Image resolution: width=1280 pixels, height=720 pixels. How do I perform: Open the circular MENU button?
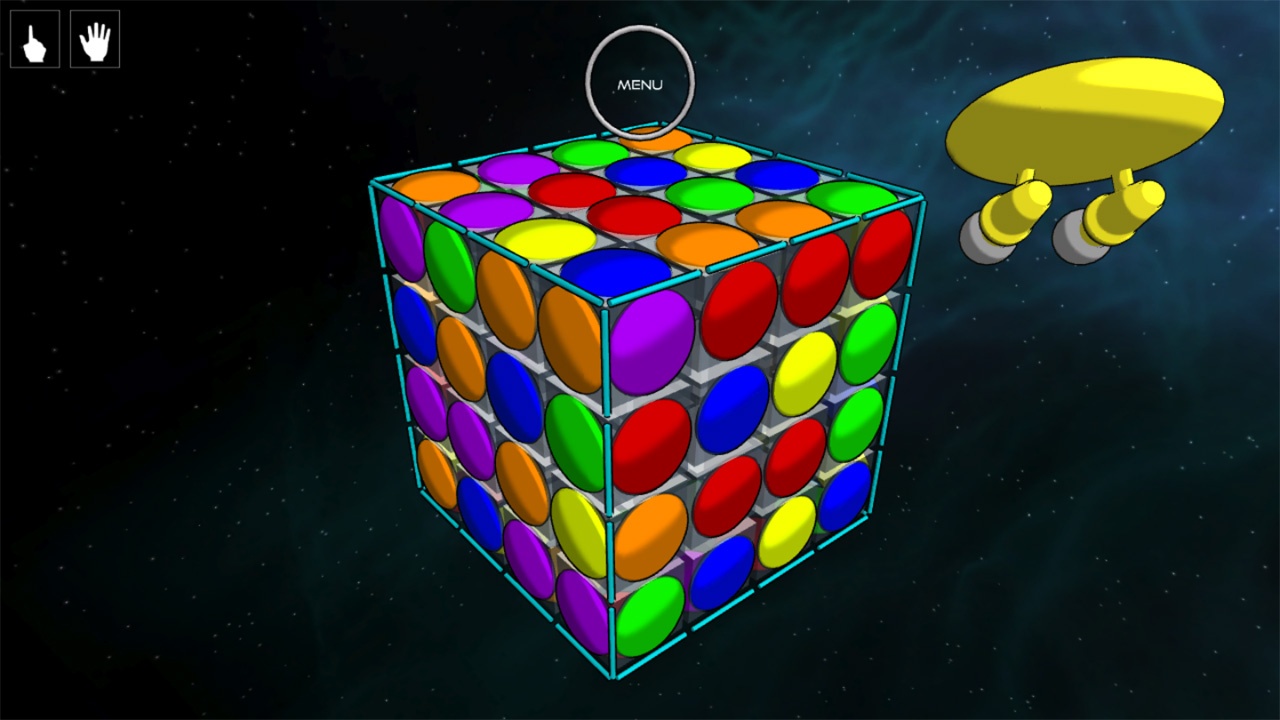(x=639, y=84)
